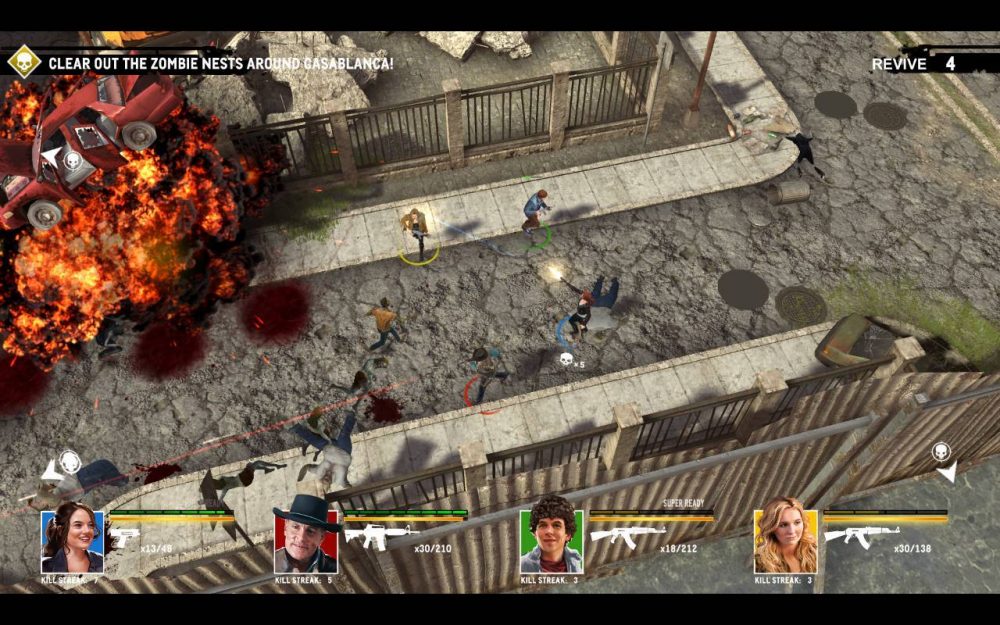Click the yellow skull objective icon
The height and width of the screenshot is (625, 1000).
(22, 62)
